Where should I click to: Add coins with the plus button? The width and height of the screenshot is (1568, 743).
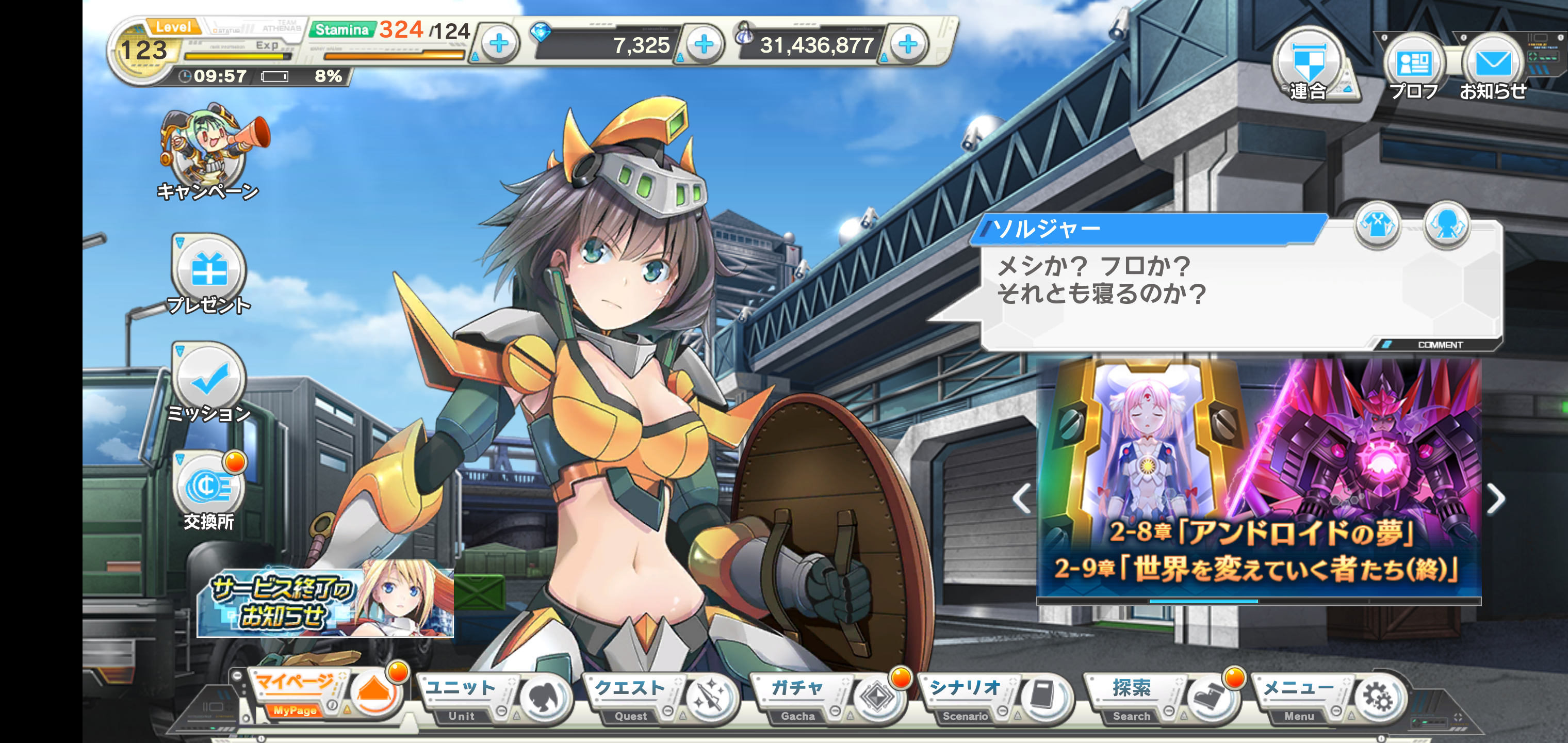tap(908, 44)
